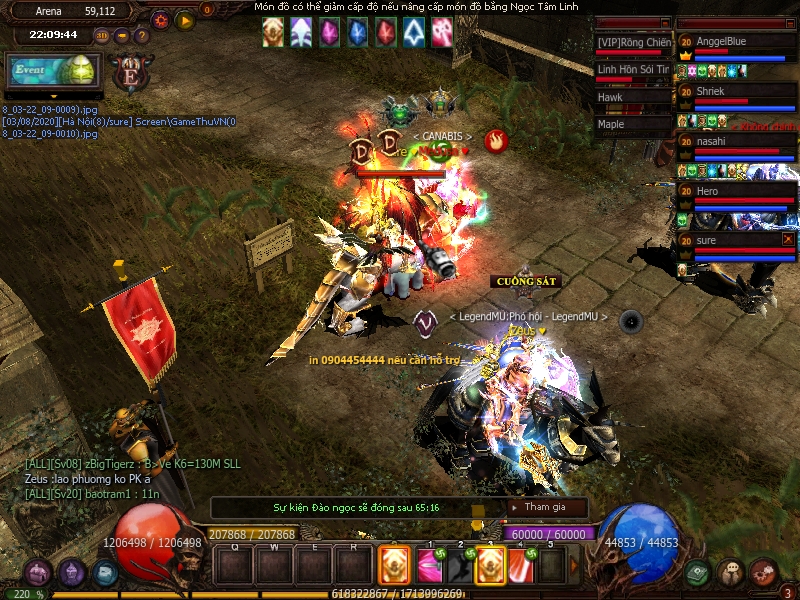This screenshot has height=600, width=800.
Task: Use the pink sword skill in slot 1
Action: click(430, 566)
